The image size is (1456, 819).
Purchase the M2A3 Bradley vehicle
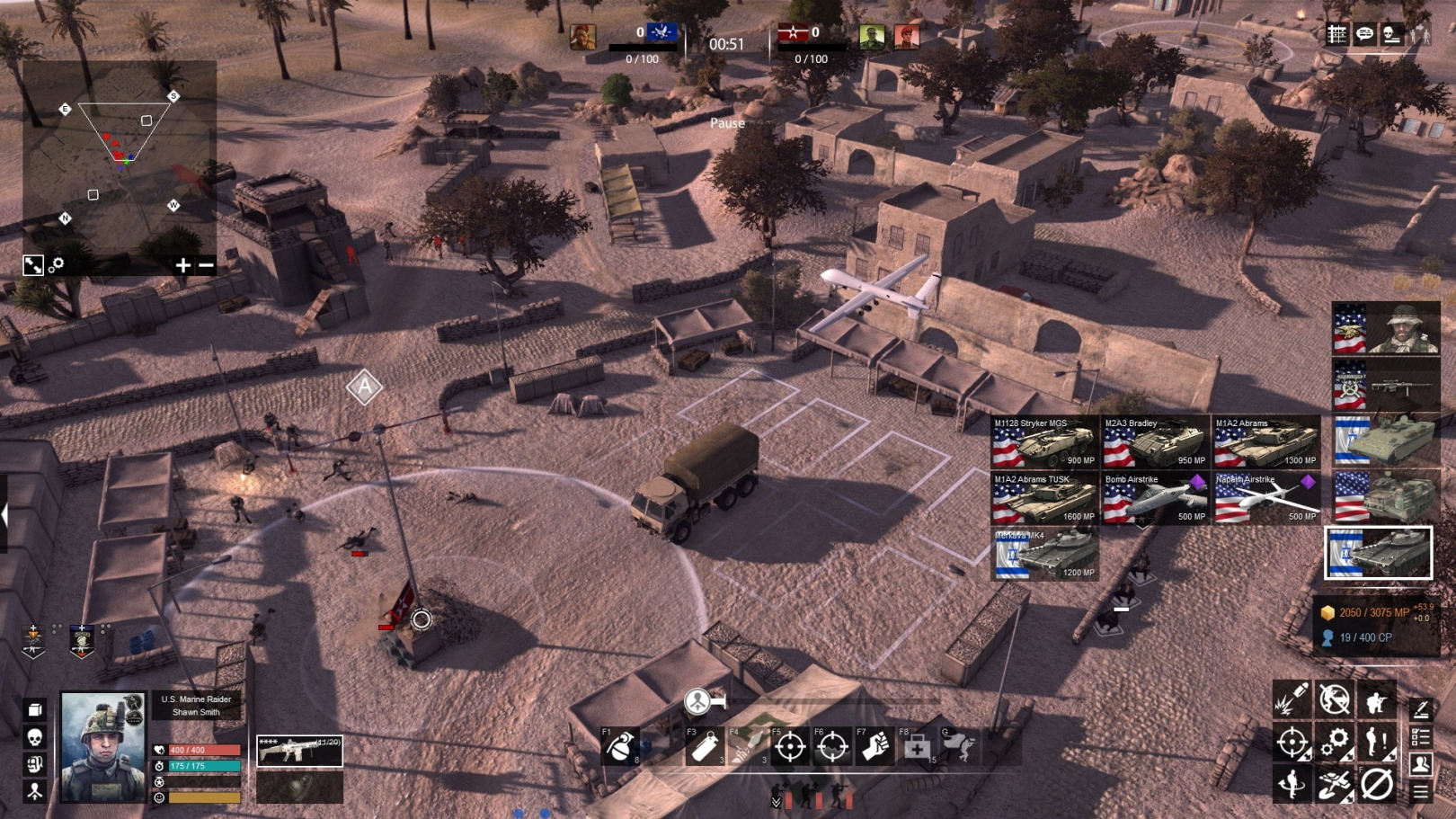coord(1155,442)
